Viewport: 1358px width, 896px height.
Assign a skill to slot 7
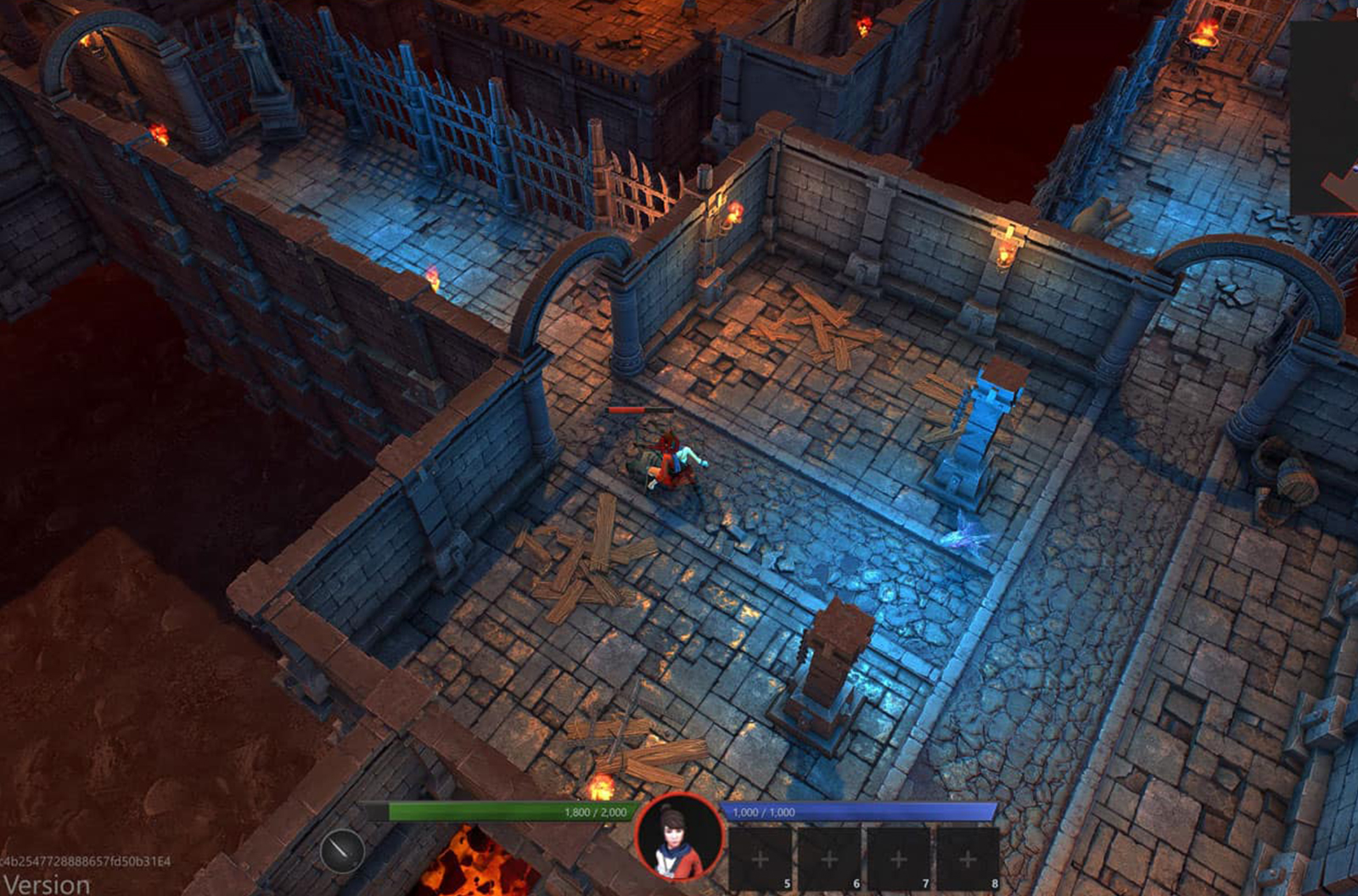pos(899,859)
